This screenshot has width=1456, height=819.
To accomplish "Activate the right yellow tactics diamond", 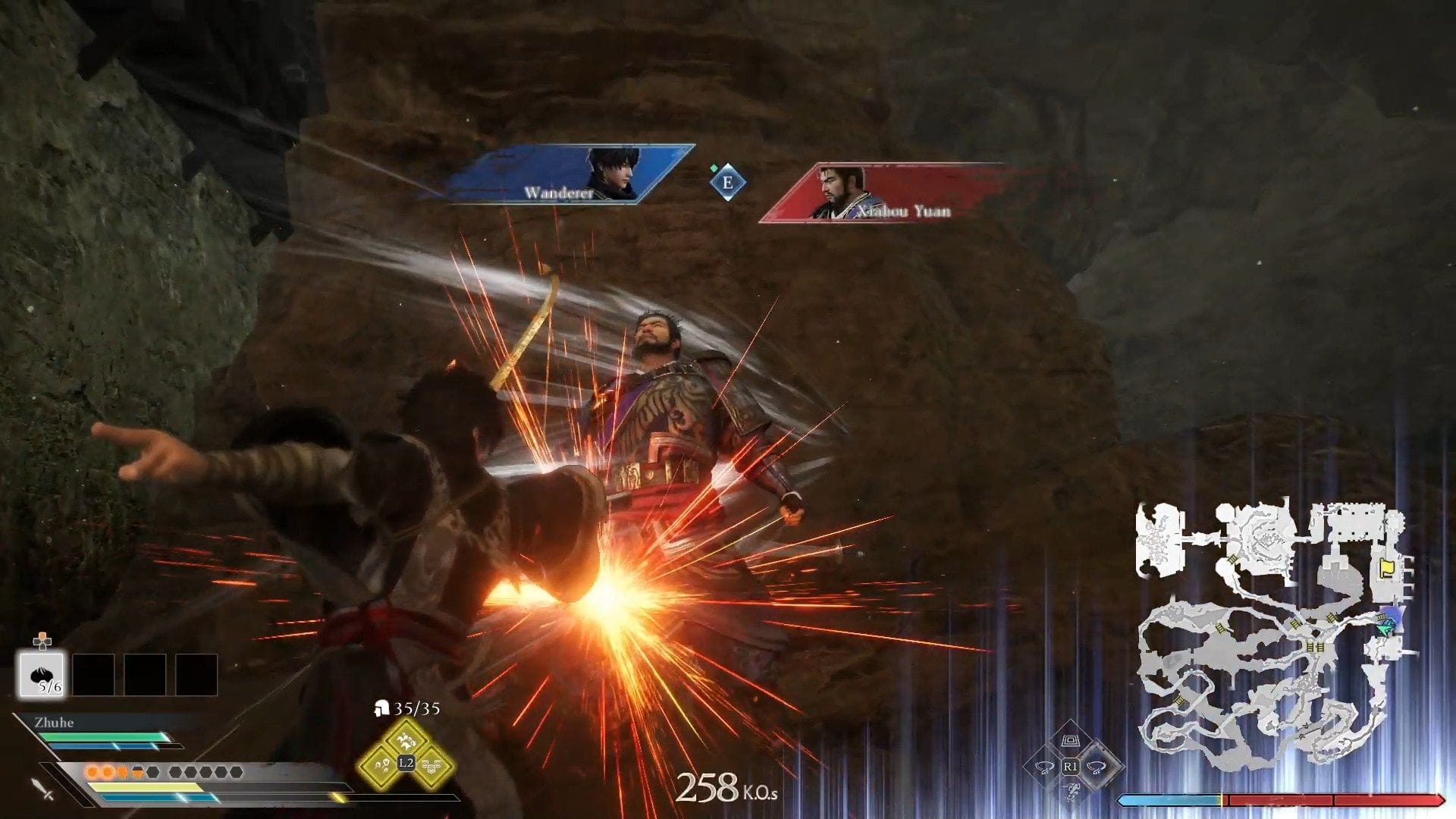I will tap(432, 767).
